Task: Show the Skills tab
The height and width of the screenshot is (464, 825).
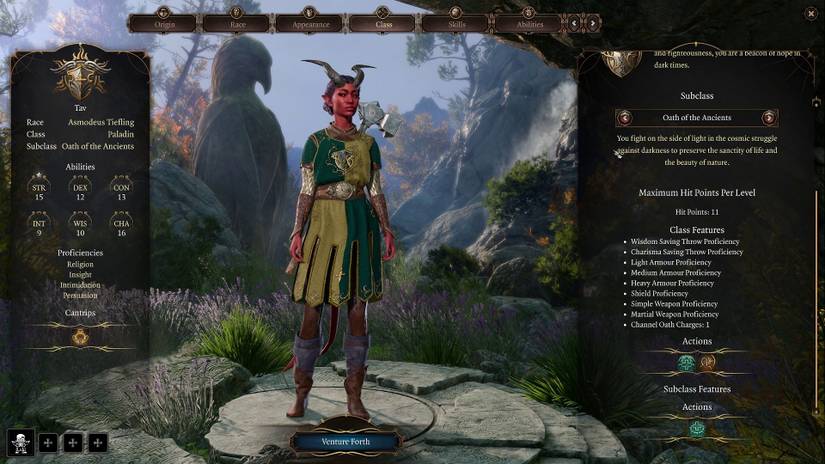Action: coord(455,23)
